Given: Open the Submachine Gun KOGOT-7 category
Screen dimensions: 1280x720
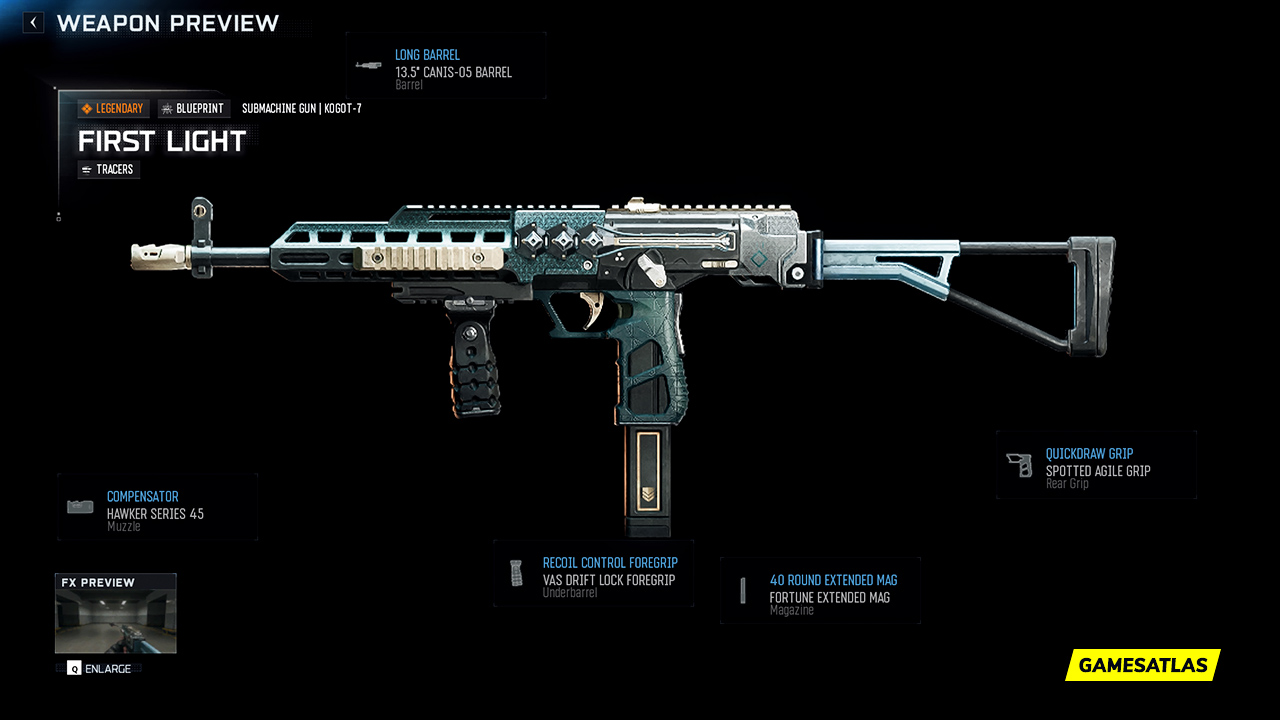Looking at the screenshot, I should coord(302,108).
